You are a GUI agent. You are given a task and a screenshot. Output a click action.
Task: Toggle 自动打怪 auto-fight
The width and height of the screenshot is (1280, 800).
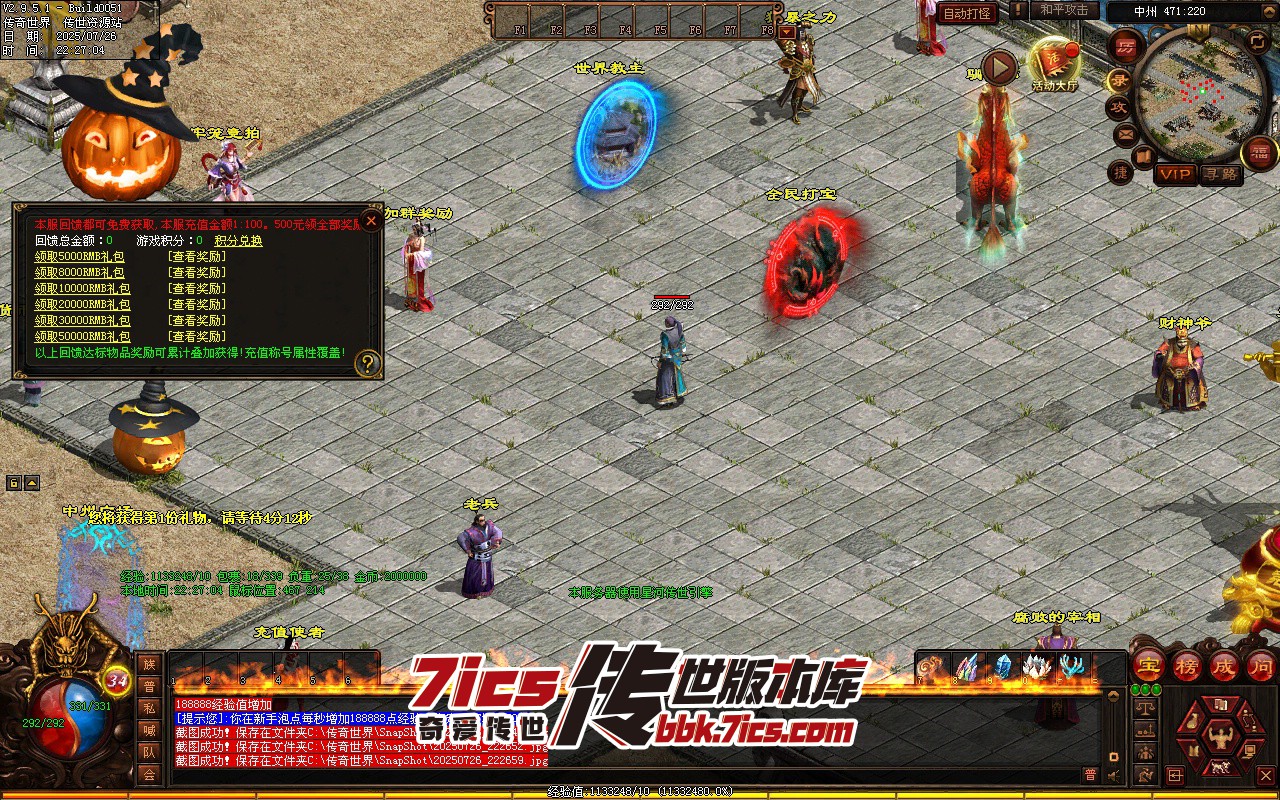[967, 14]
